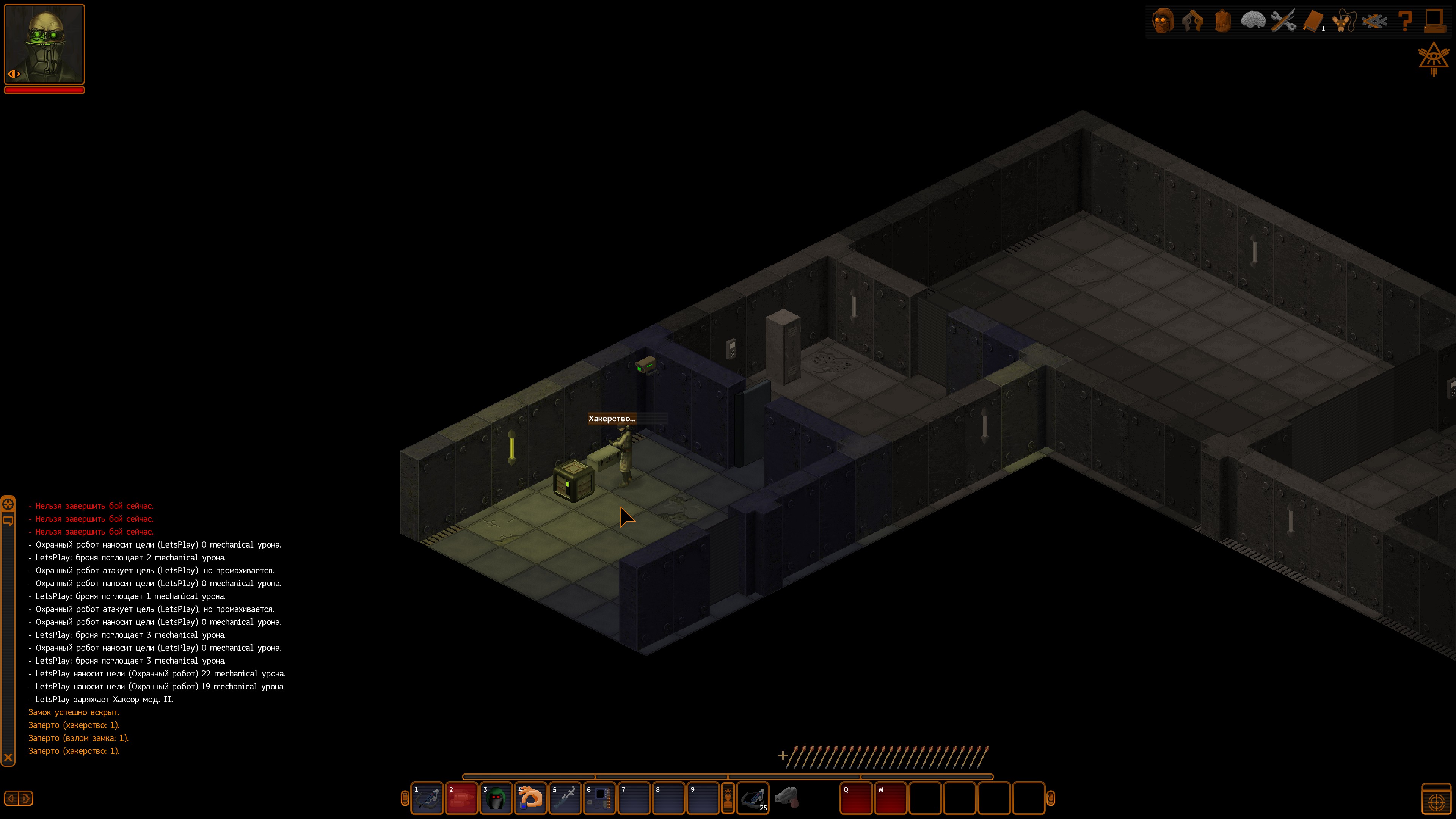
Task: Click the rathound pendant icon
Action: coord(1344,22)
